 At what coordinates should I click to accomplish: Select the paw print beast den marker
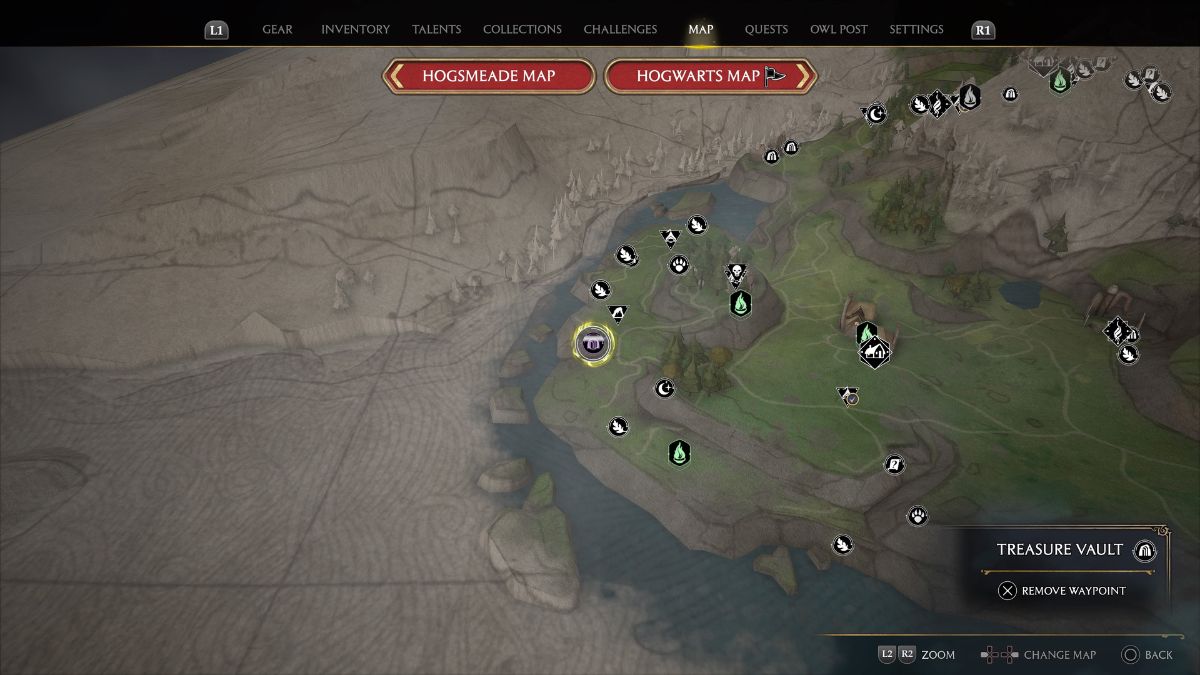679,265
